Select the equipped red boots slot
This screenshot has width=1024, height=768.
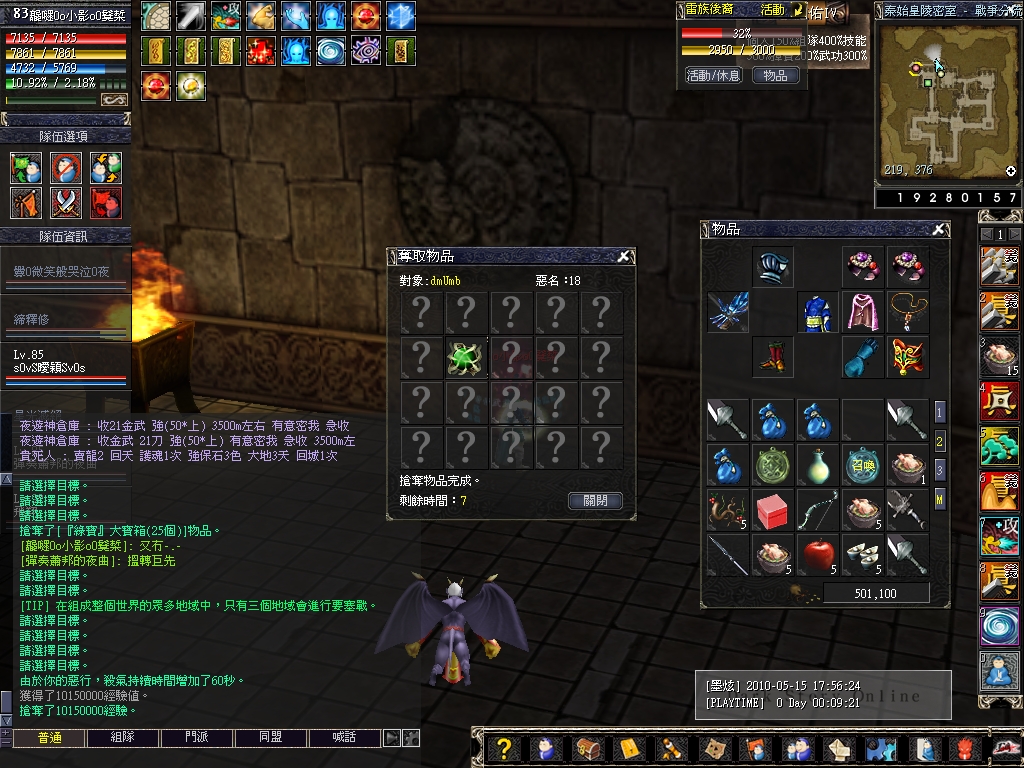pyautogui.click(x=773, y=357)
